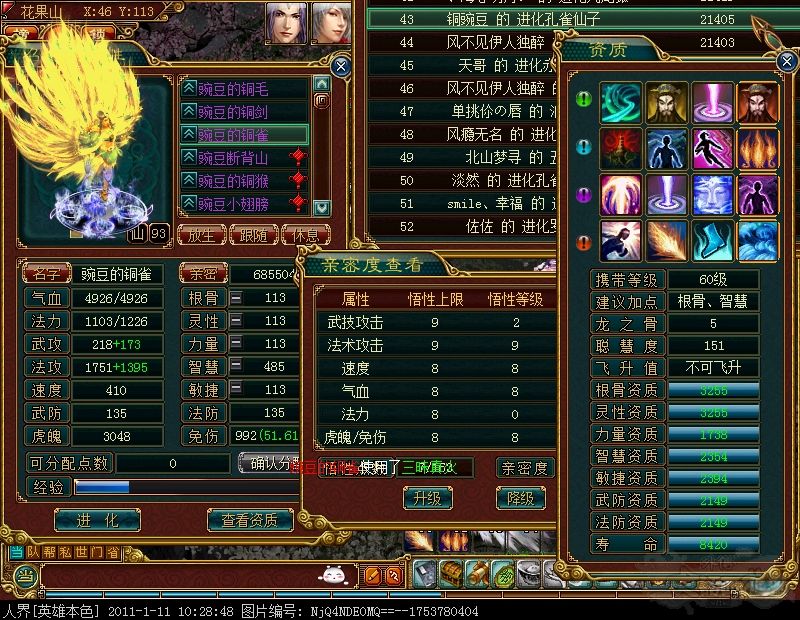Choose pet 豌豆断背山 from the list
Screen dimensions: 800x620
[x=240, y=157]
